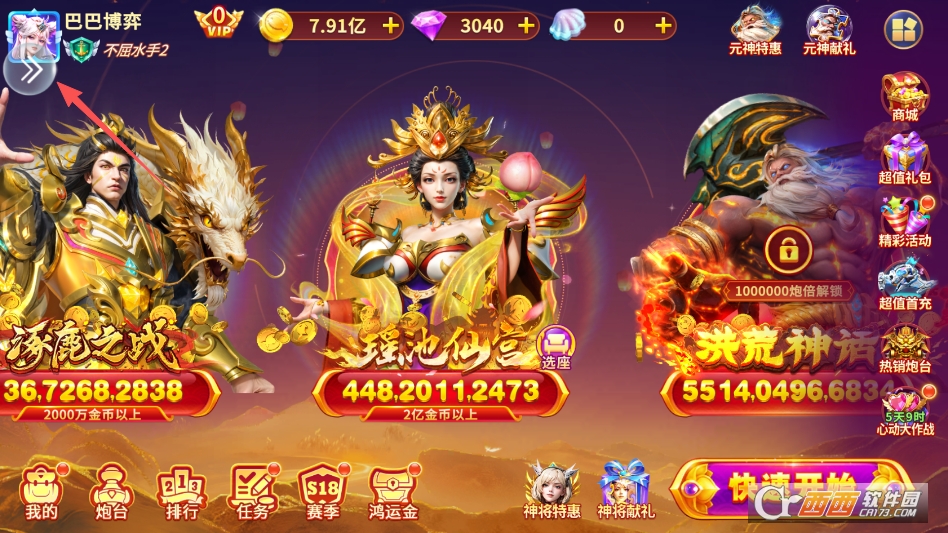Open 精彩活动 events
This screenshot has width=948, height=533.
[x=904, y=220]
